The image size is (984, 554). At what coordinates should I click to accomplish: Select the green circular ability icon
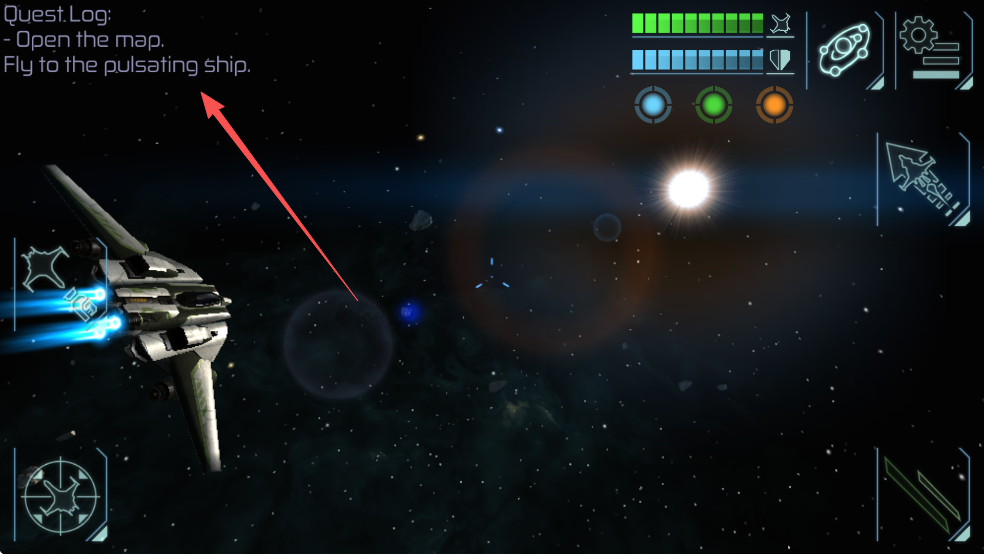pyautogui.click(x=714, y=105)
